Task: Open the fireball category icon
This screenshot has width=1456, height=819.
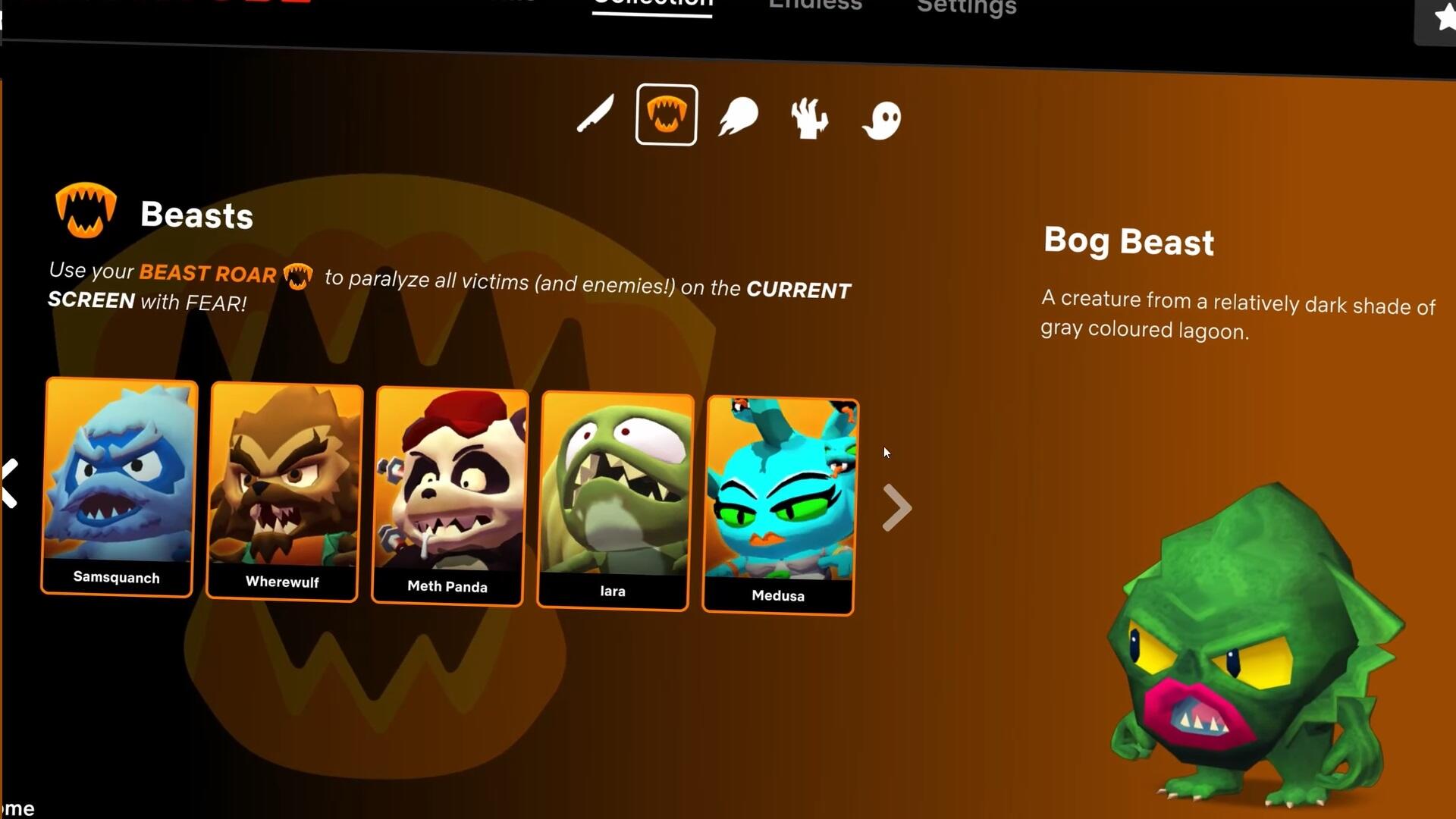Action: 738,118
